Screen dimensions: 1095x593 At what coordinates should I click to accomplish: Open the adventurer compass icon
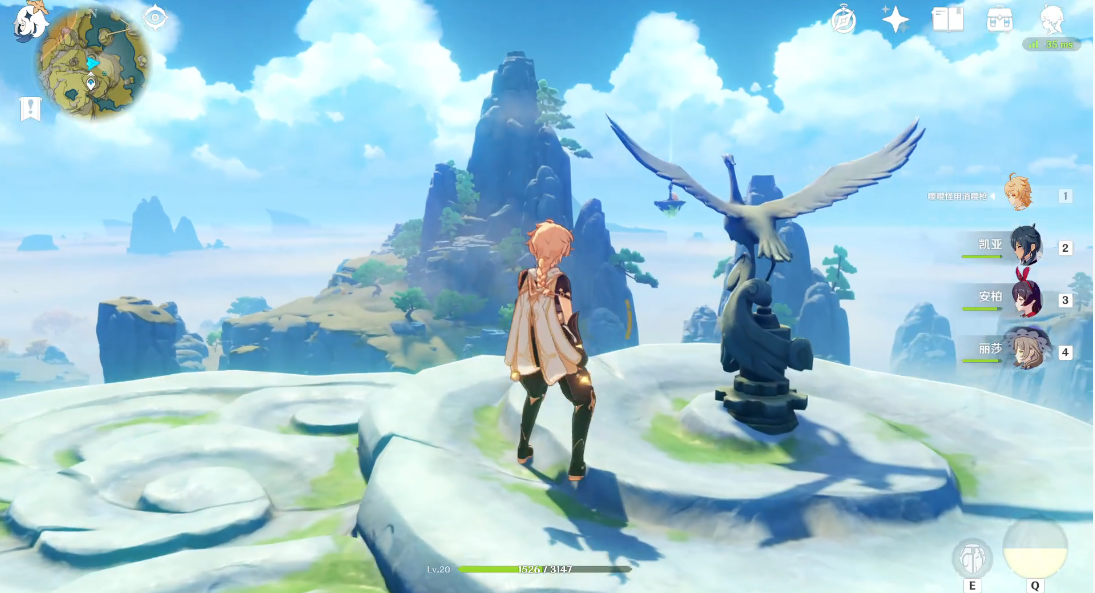point(845,19)
